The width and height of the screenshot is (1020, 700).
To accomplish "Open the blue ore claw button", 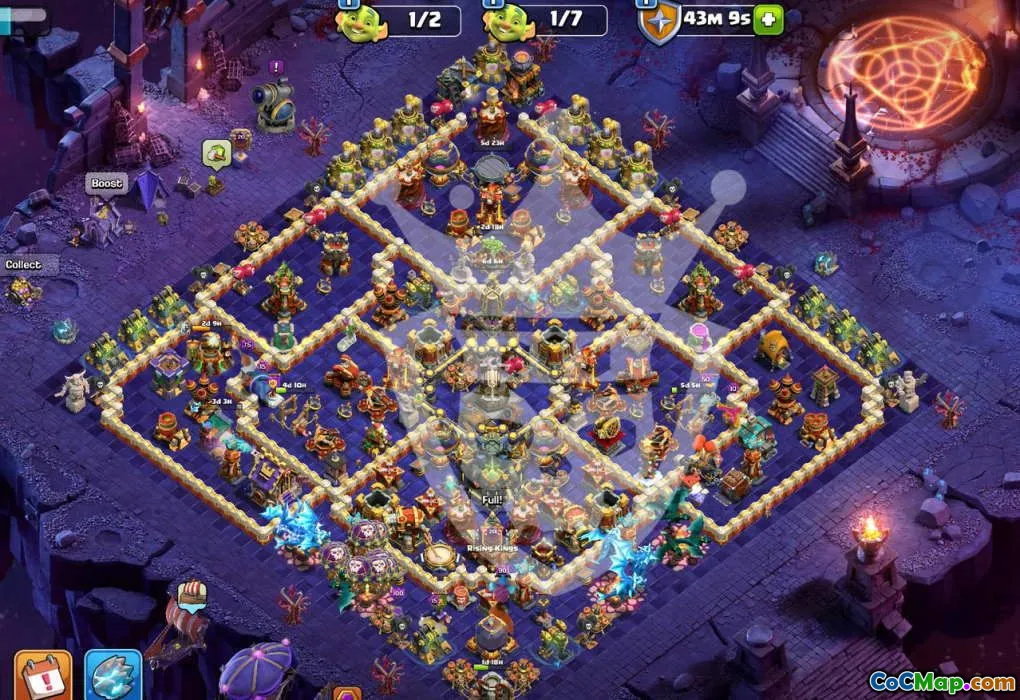I will (x=113, y=676).
